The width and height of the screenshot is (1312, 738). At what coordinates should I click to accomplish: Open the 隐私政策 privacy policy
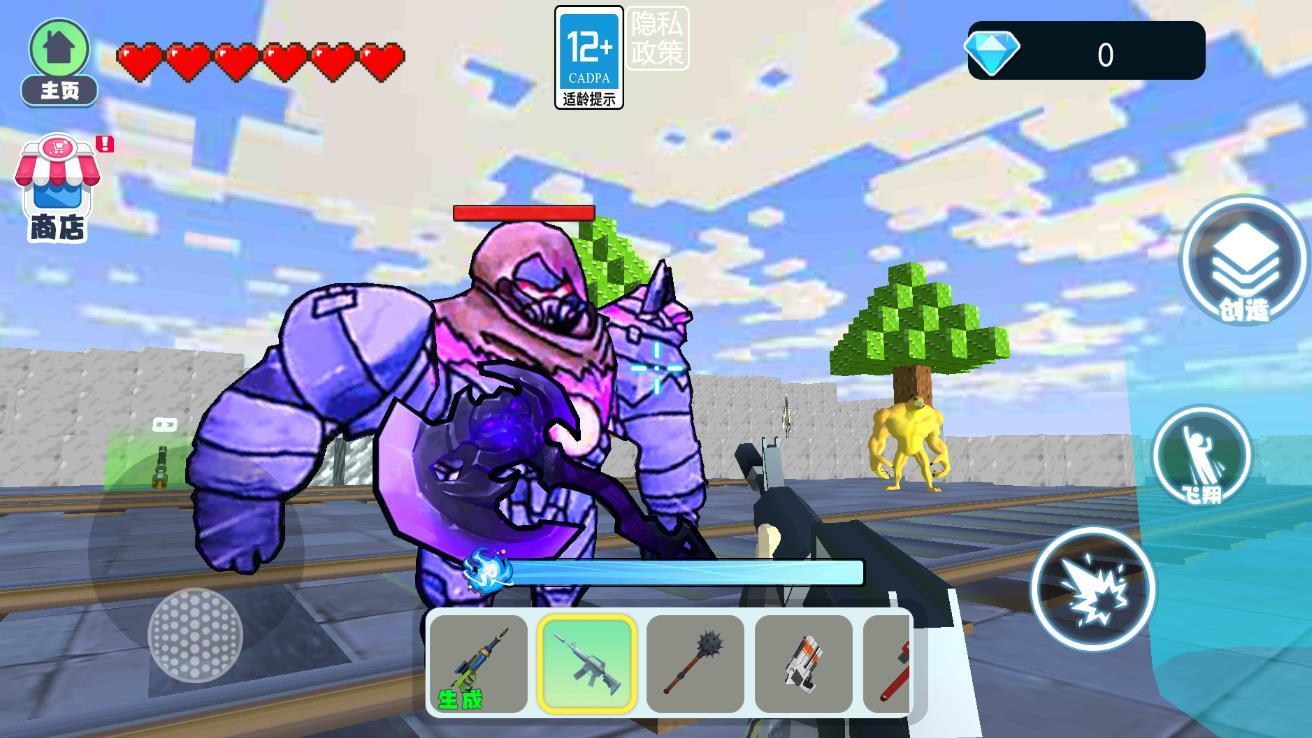coord(658,40)
